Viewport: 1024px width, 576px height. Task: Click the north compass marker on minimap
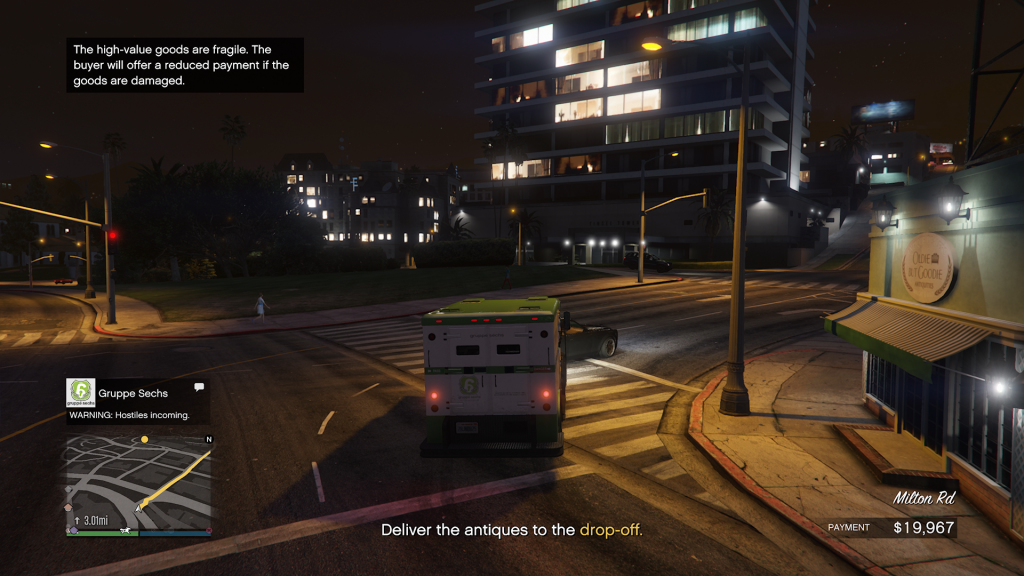(208, 439)
